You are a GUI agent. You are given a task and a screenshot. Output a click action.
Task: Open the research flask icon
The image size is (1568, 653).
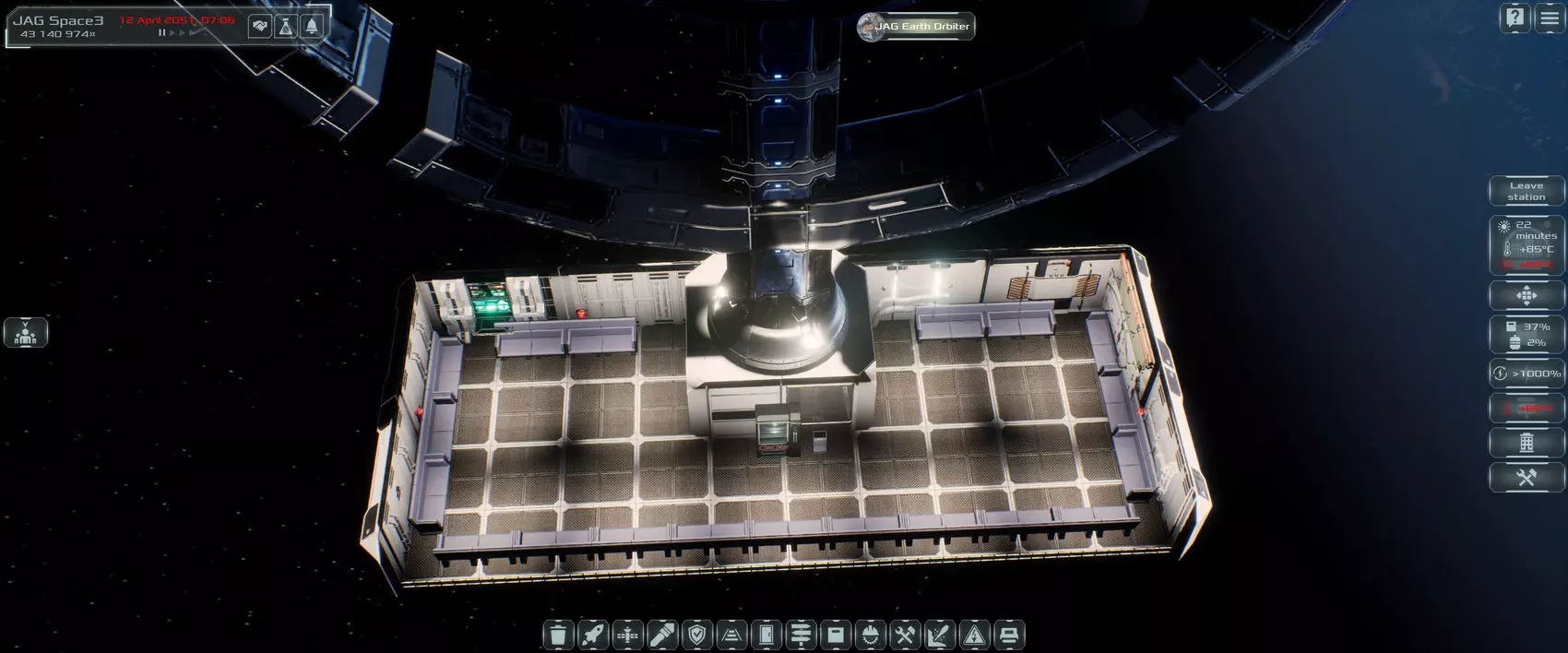click(286, 27)
